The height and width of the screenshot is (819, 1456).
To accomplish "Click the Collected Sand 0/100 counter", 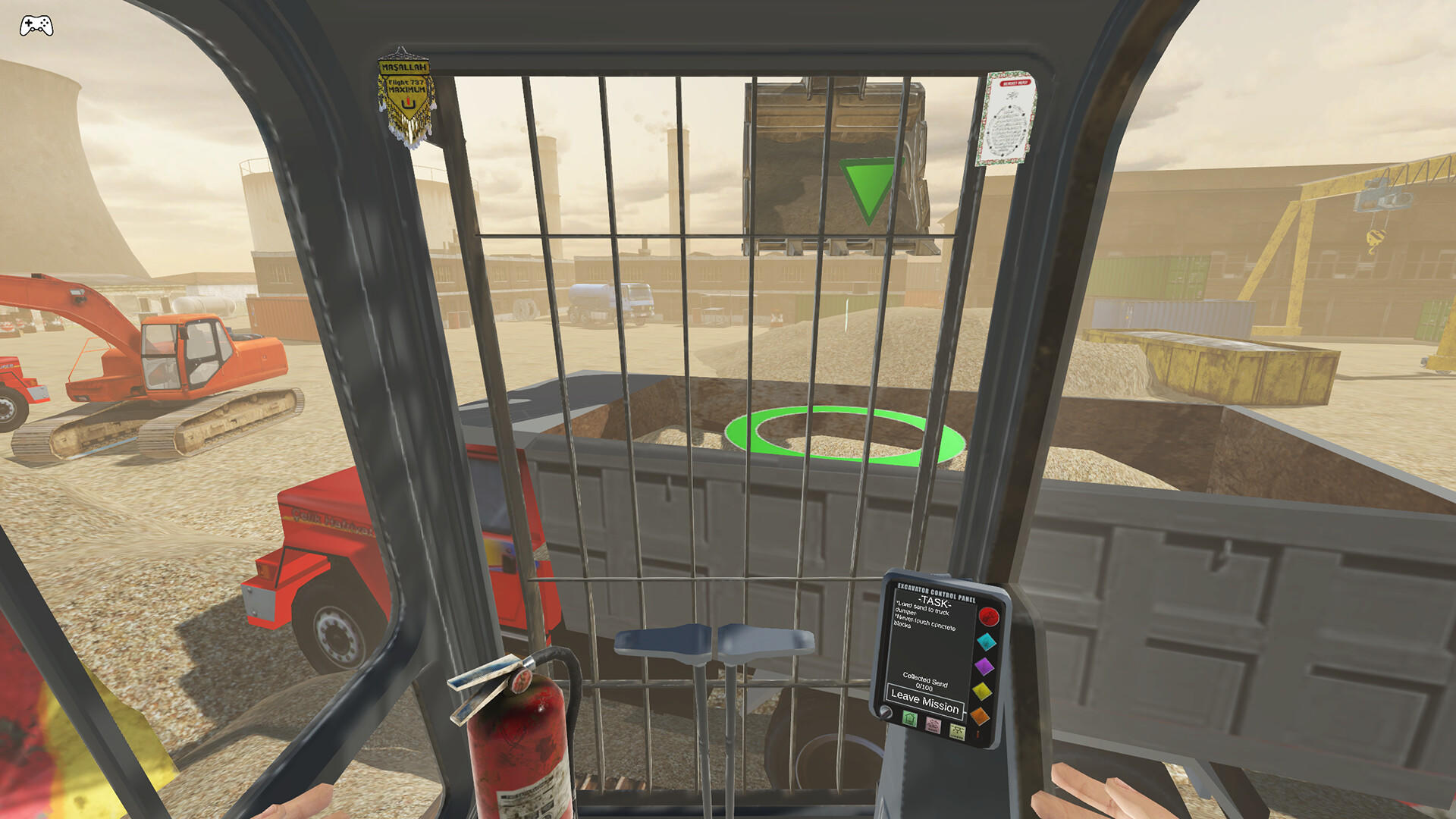I will click(x=924, y=681).
